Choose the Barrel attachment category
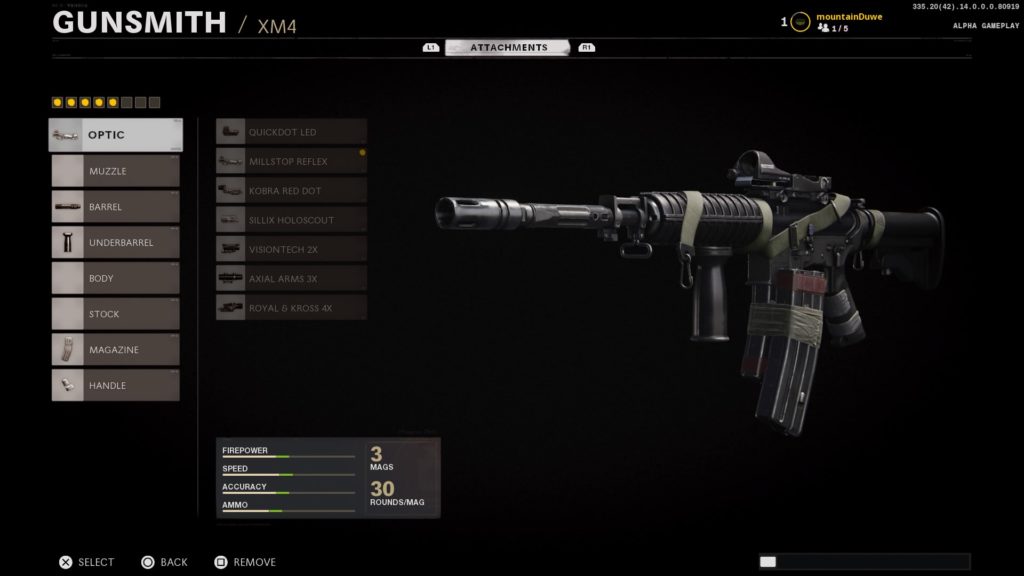This screenshot has width=1024, height=576. coord(116,207)
